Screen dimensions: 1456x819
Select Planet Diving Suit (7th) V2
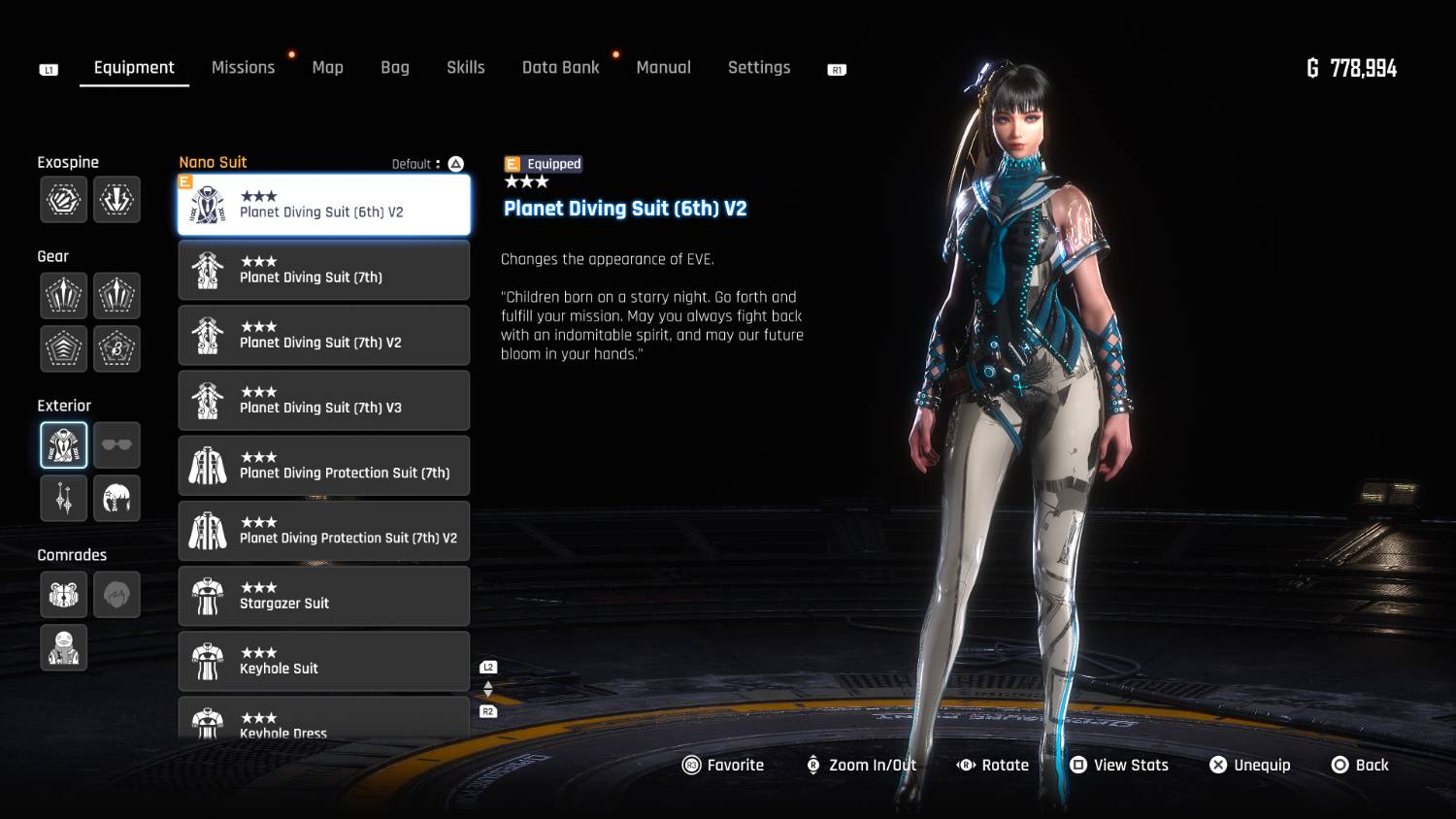point(323,335)
